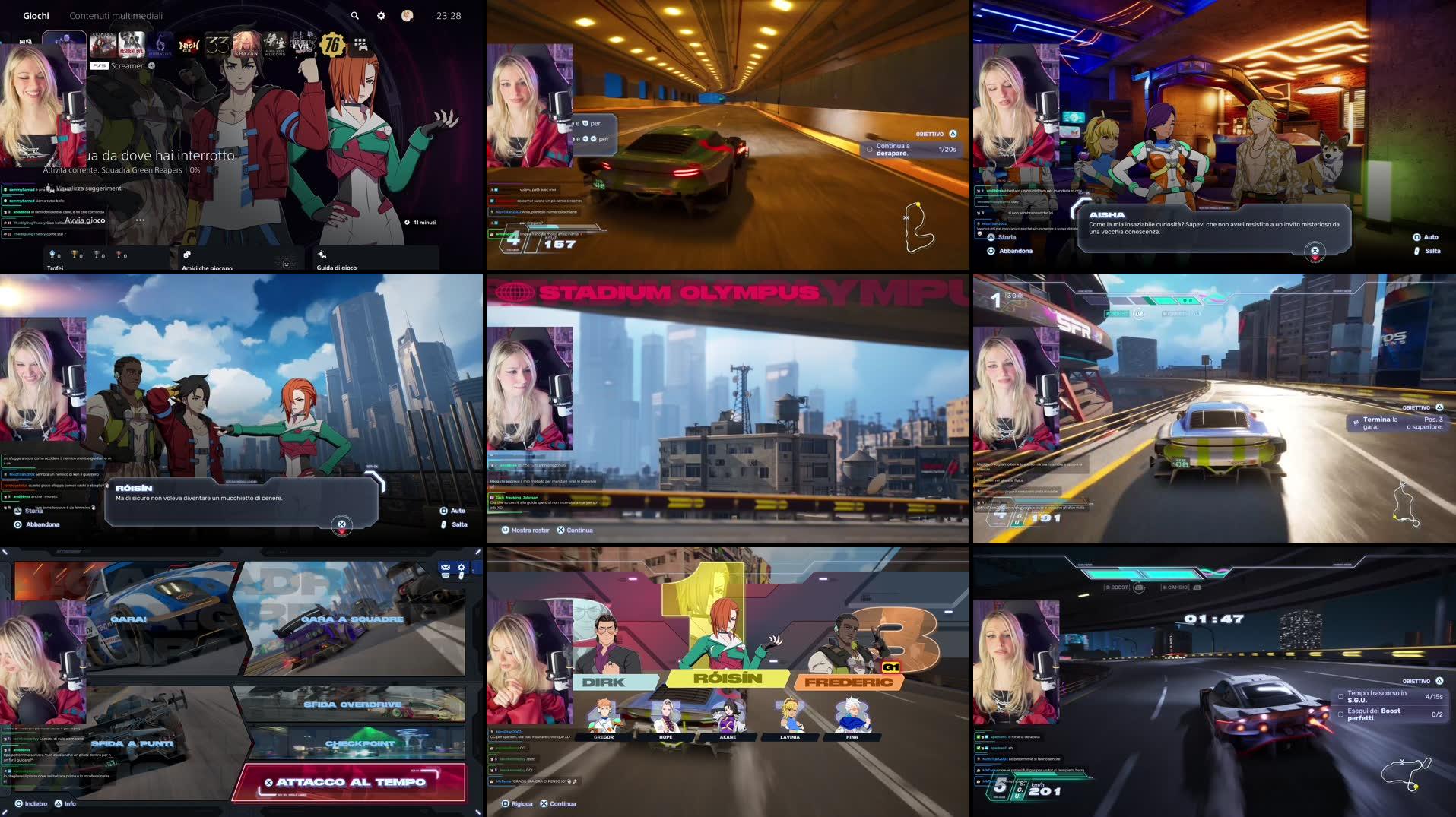Open the profile avatar on the dashboard

[408, 15]
